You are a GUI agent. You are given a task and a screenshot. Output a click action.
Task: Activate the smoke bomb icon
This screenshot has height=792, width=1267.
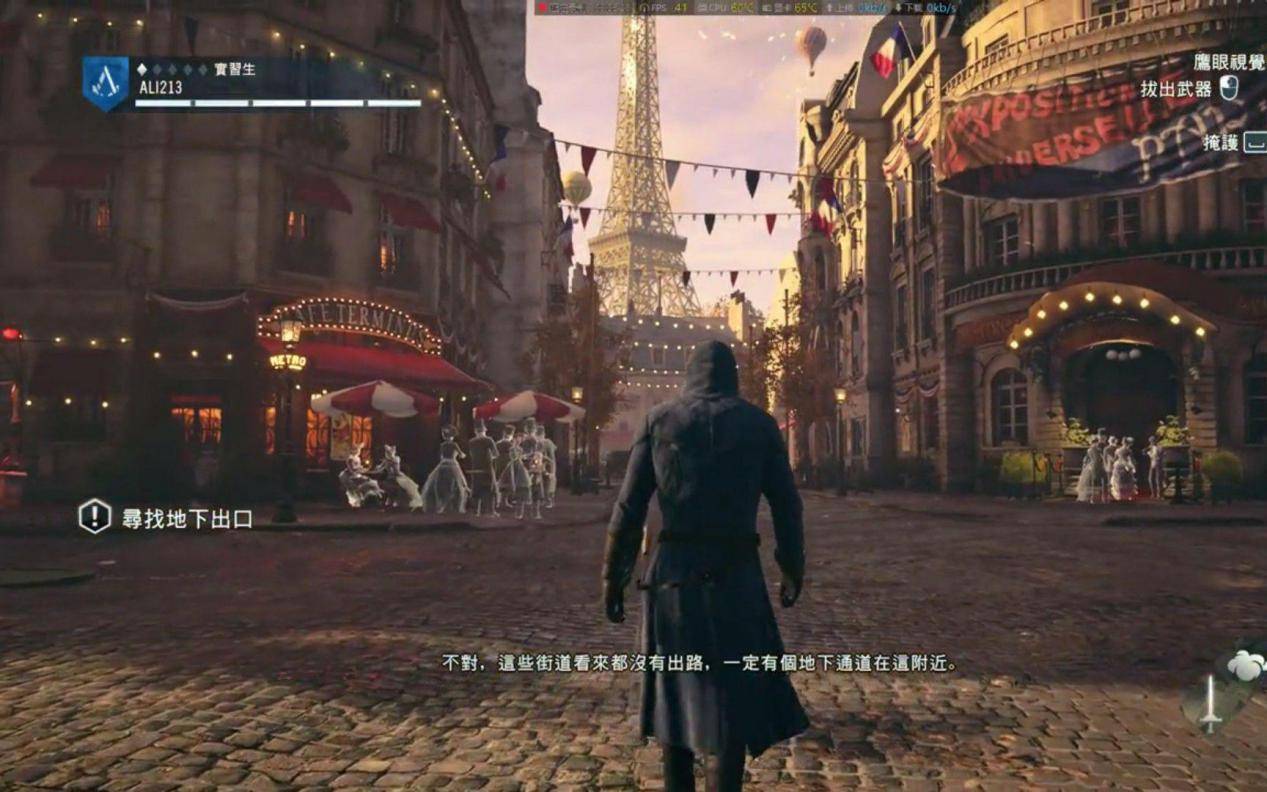point(1246,665)
